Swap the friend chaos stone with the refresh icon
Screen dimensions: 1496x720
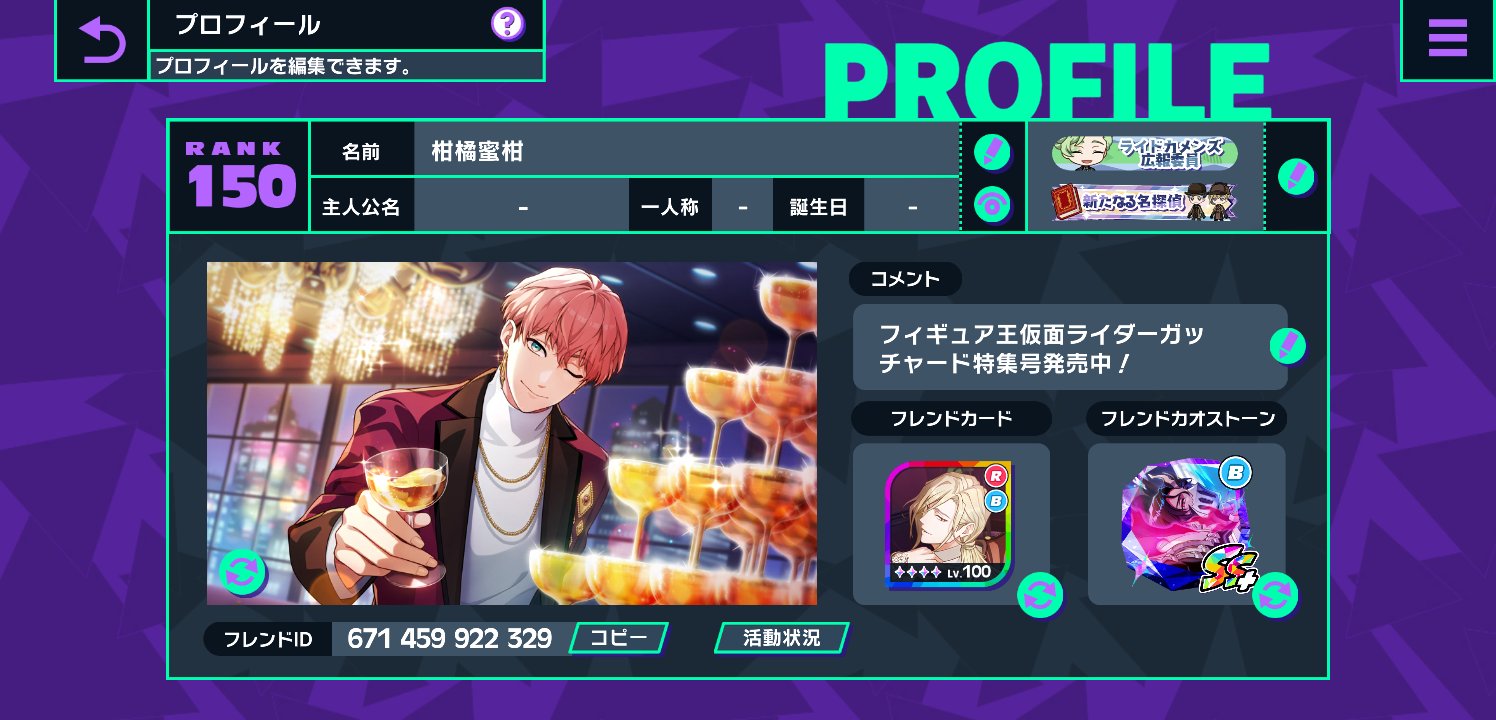point(1274,596)
